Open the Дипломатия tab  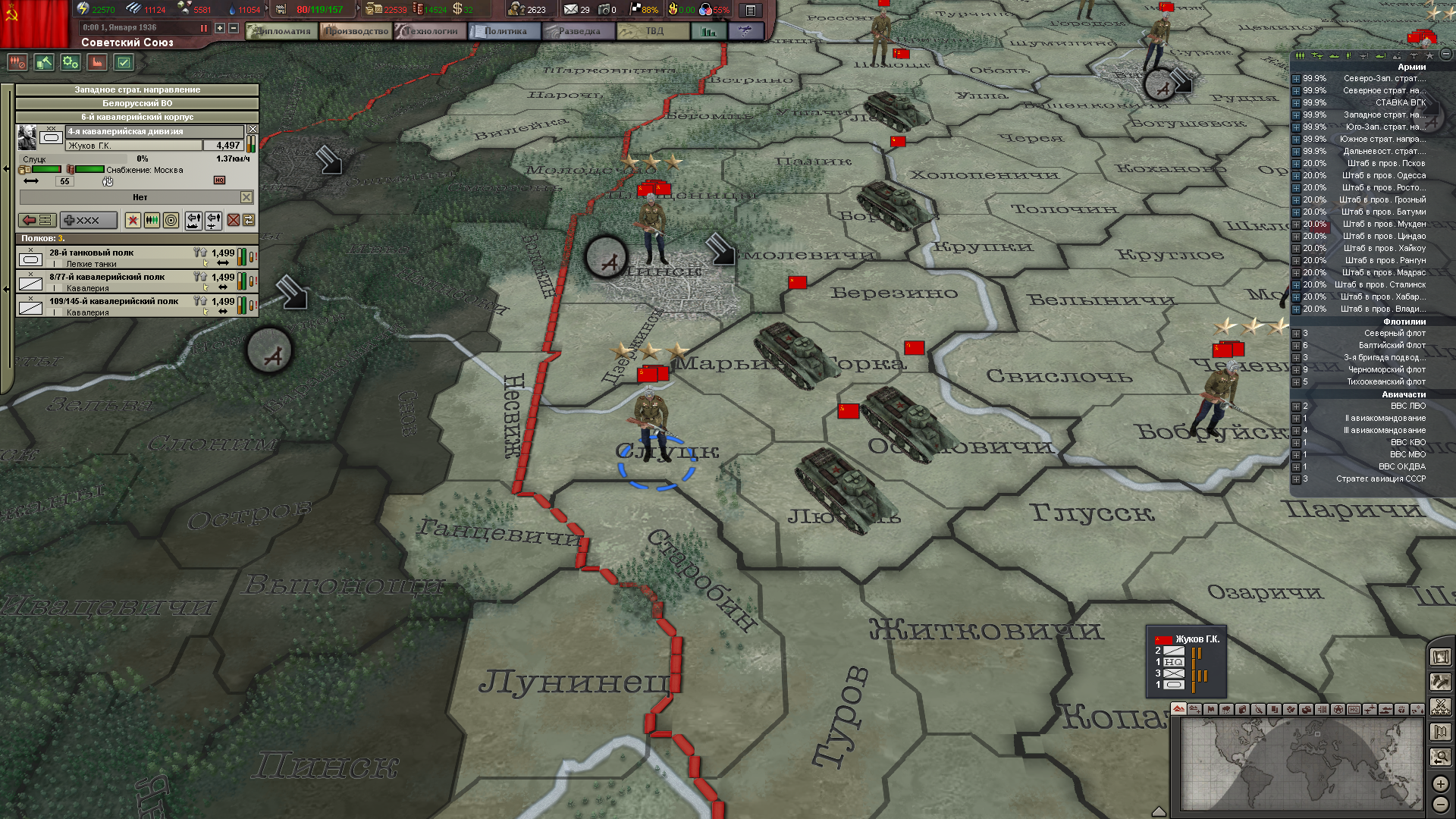pyautogui.click(x=281, y=31)
